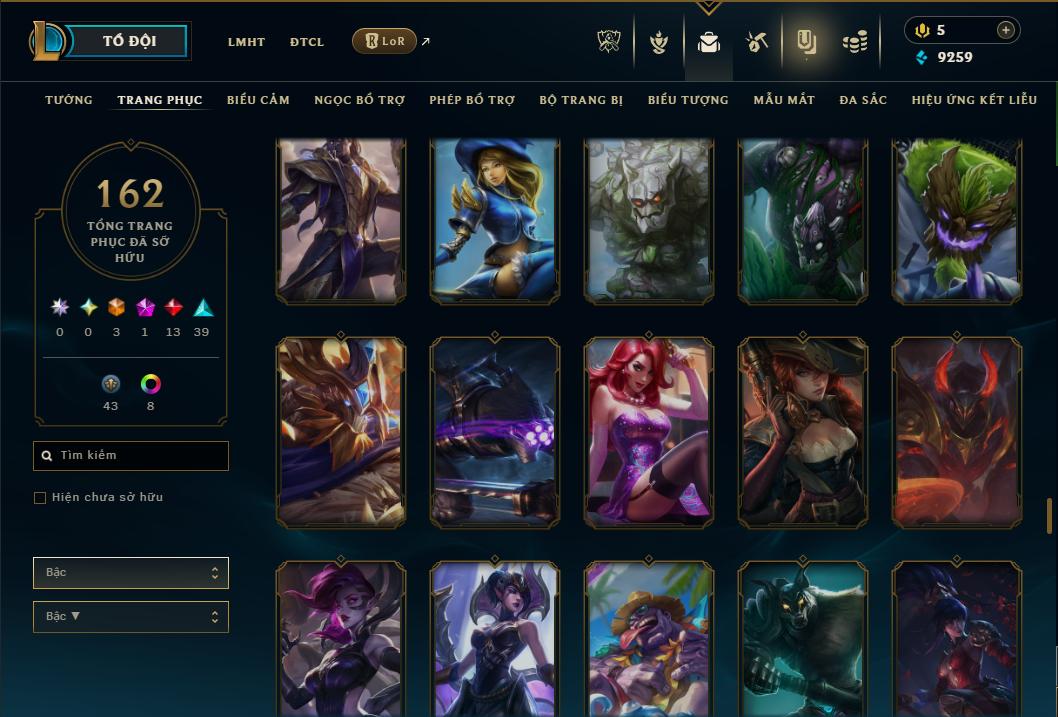Screen dimensions: 1058x717
Task: Open the NGỌC BỔ TRỢ runes tab
Action: 359,100
